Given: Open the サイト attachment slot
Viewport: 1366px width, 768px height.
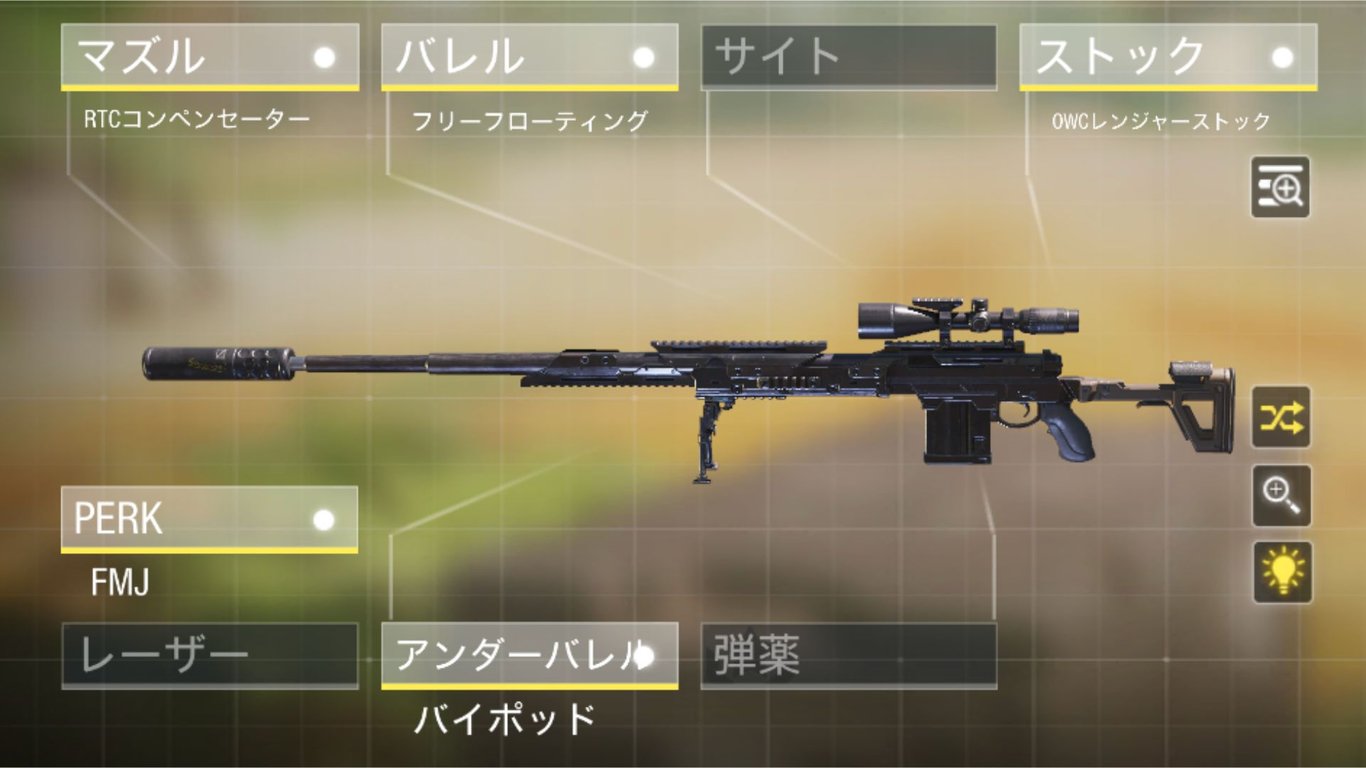Looking at the screenshot, I should [x=848, y=55].
